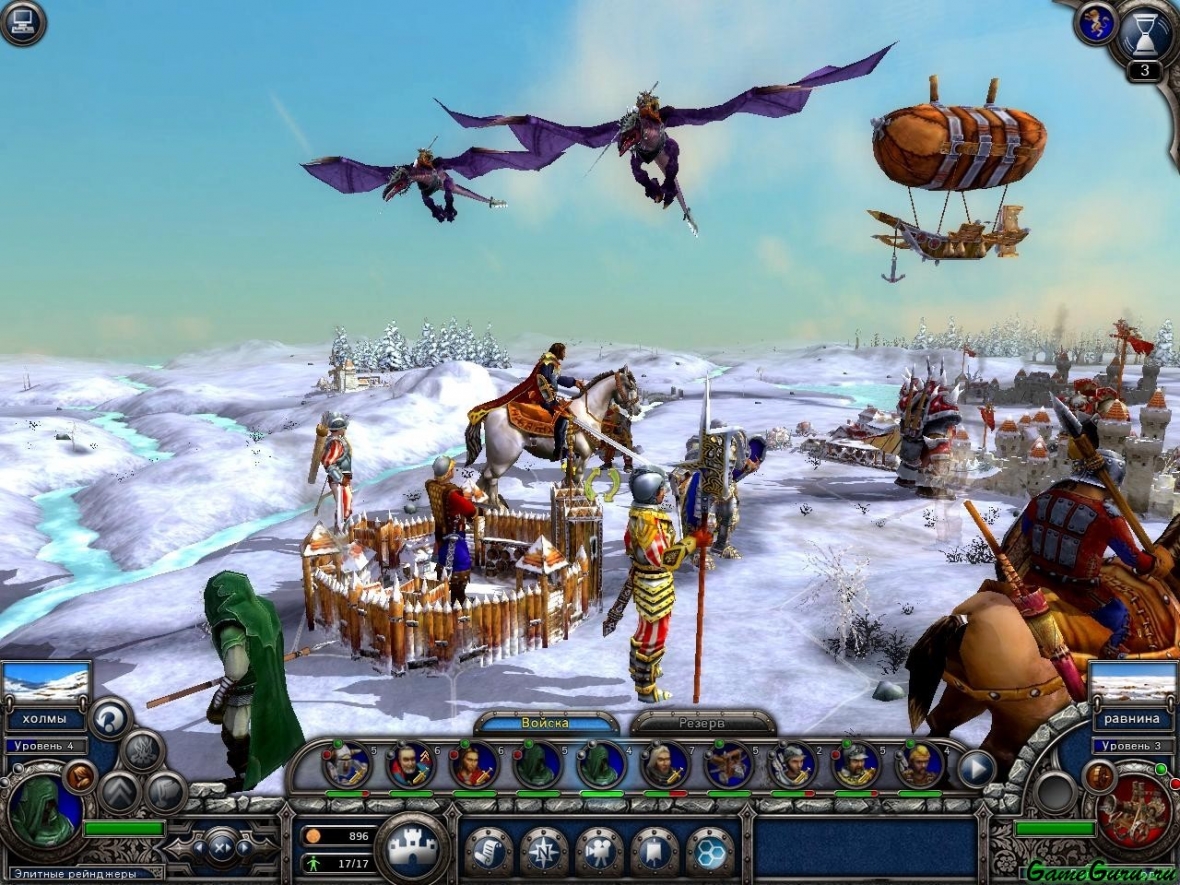End the turn with the hourglass button

tap(1144, 33)
